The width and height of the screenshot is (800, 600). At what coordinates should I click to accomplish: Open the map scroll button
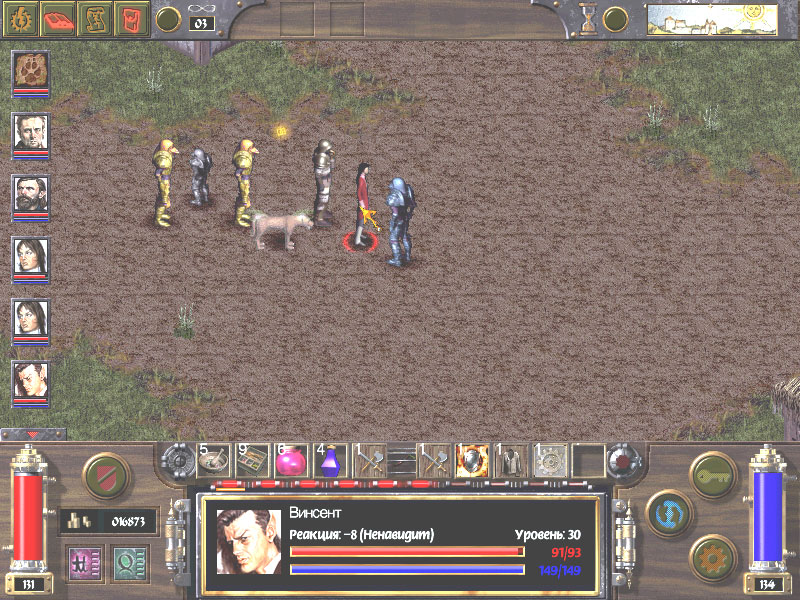[97, 18]
